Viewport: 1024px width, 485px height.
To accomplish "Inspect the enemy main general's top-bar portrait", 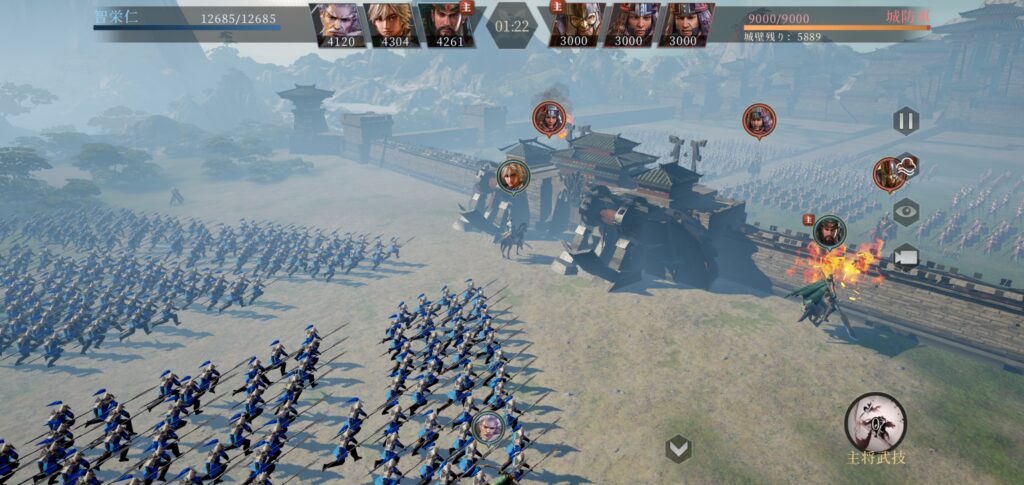I will 574,24.
